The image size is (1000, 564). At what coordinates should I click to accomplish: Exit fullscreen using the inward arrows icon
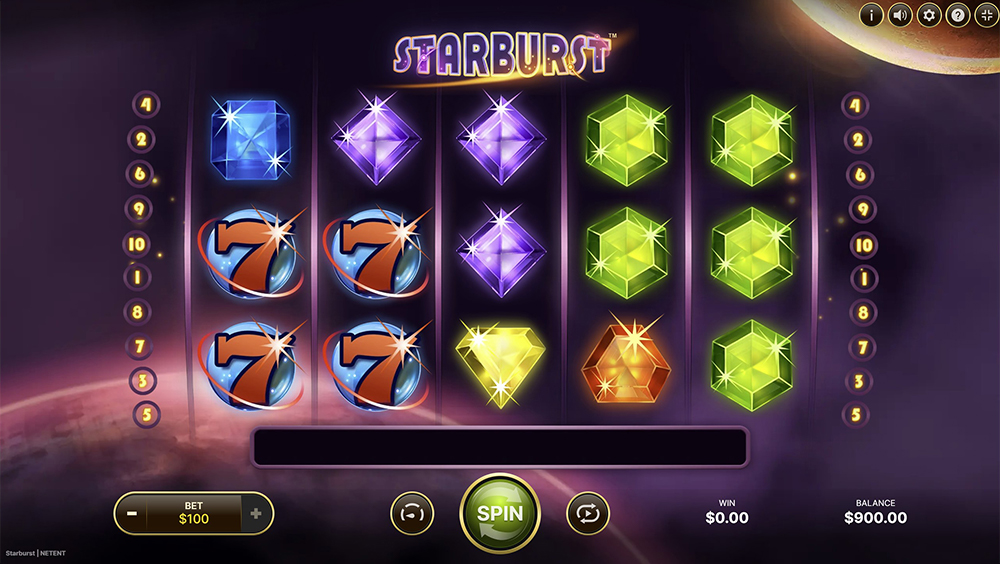pyautogui.click(x=986, y=15)
